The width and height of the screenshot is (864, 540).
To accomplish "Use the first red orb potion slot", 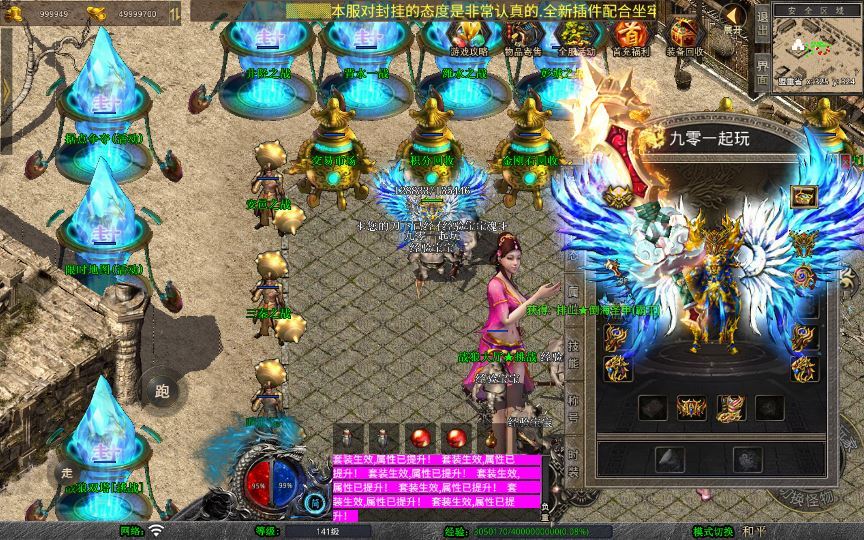I will pyautogui.click(x=421, y=436).
